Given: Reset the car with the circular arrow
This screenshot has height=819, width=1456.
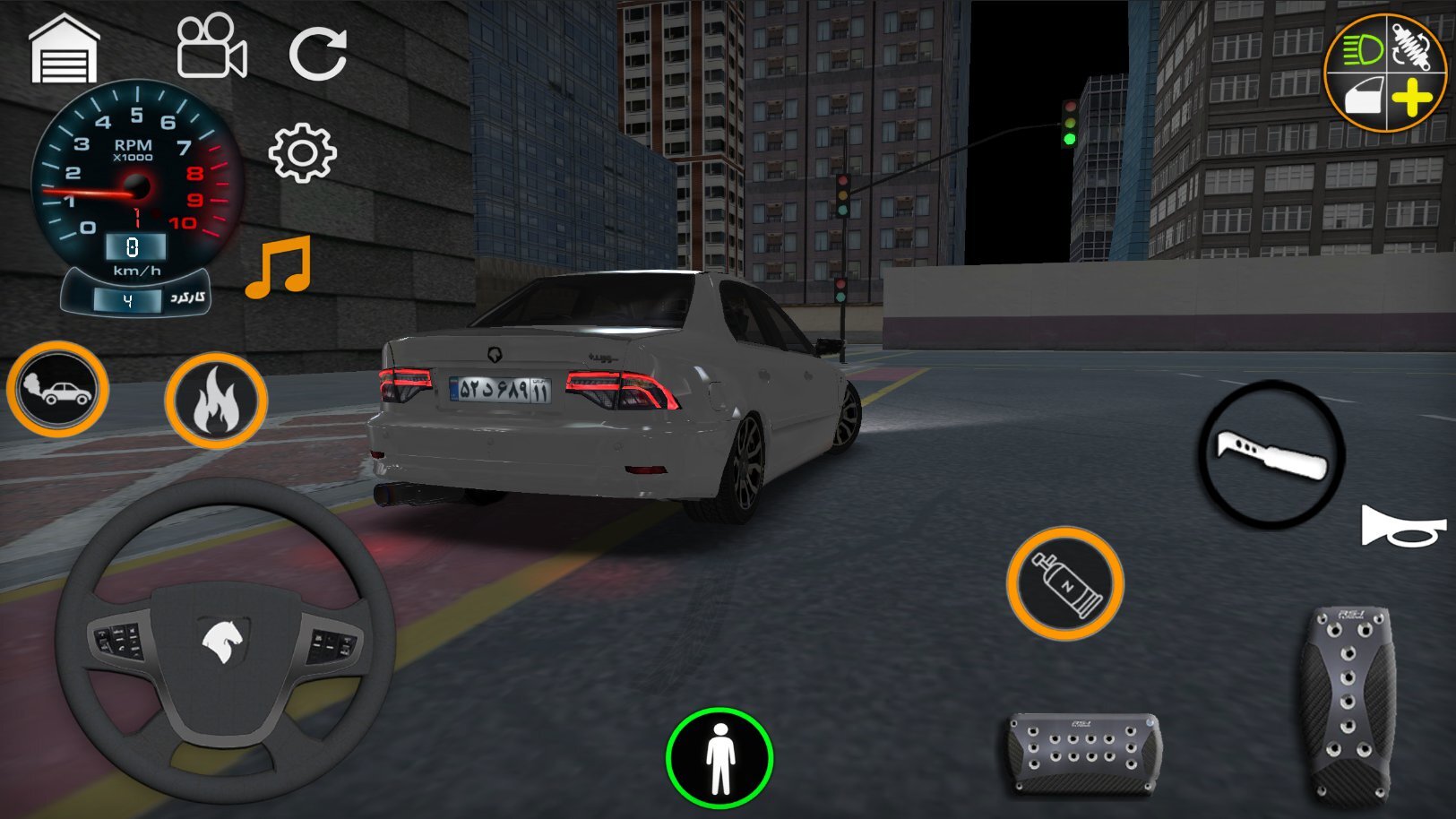Looking at the screenshot, I should pyautogui.click(x=317, y=53).
